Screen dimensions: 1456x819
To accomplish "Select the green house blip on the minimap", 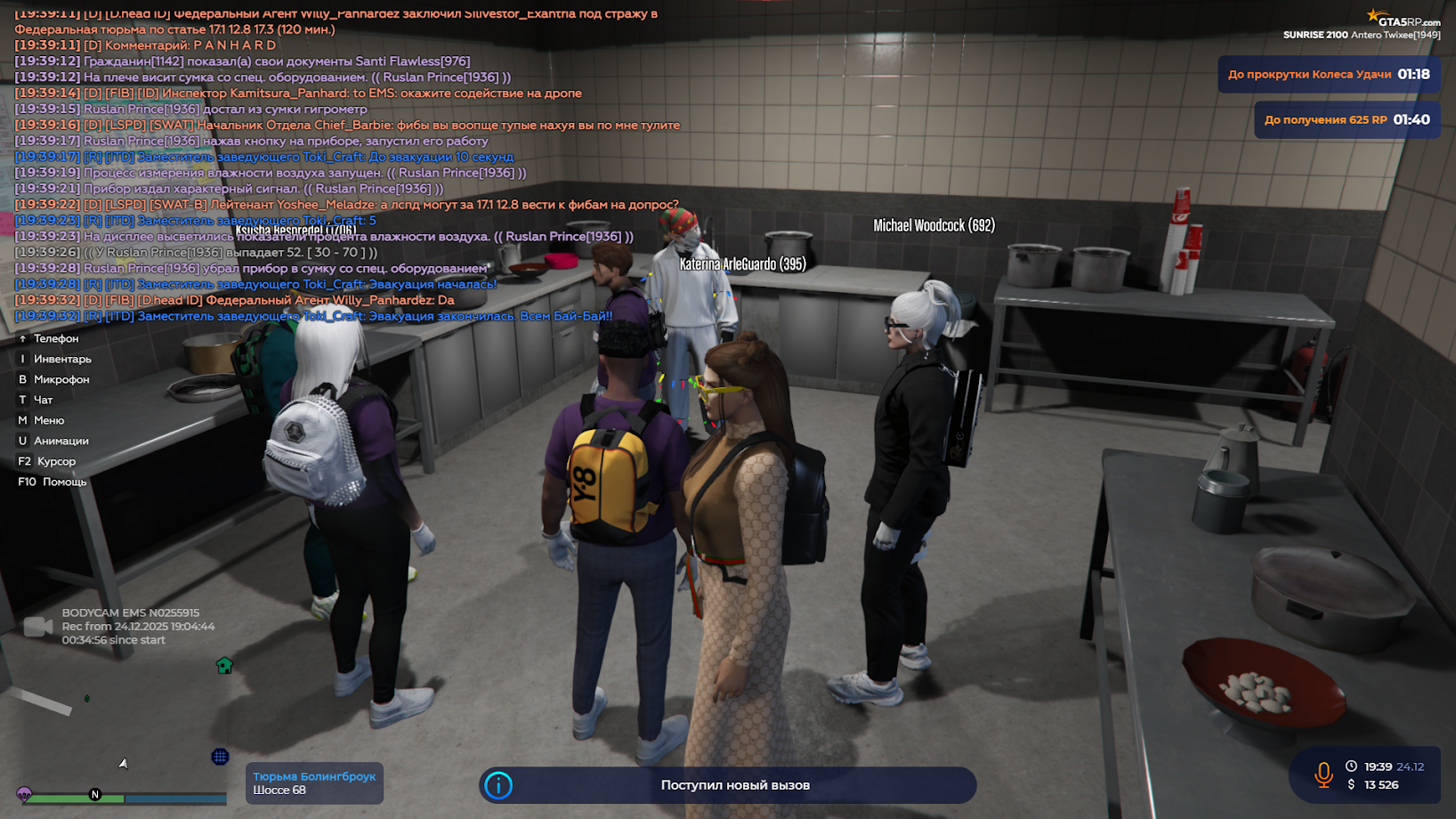I will pos(223,665).
